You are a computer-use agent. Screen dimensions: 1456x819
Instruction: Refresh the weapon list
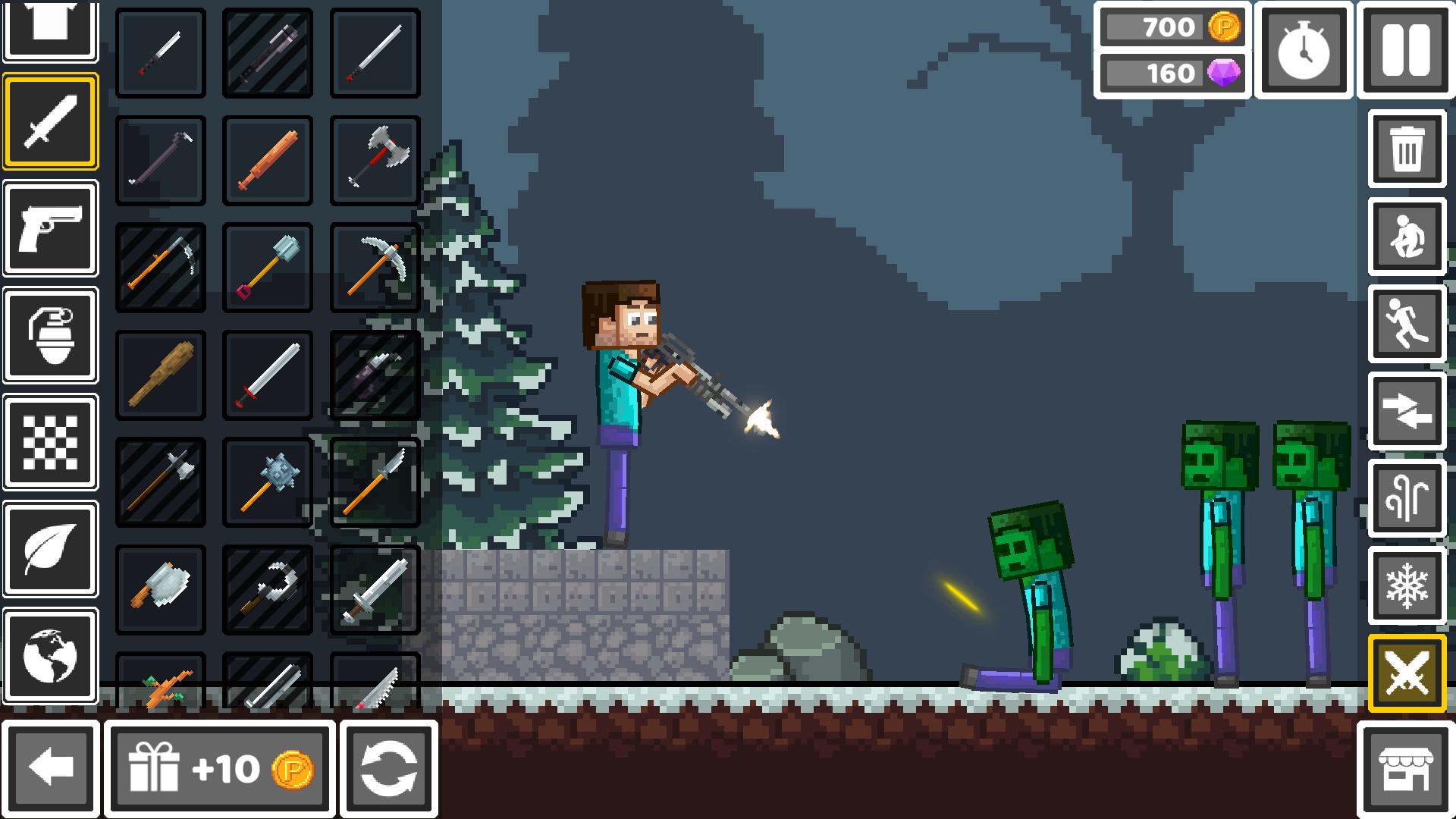point(389,768)
